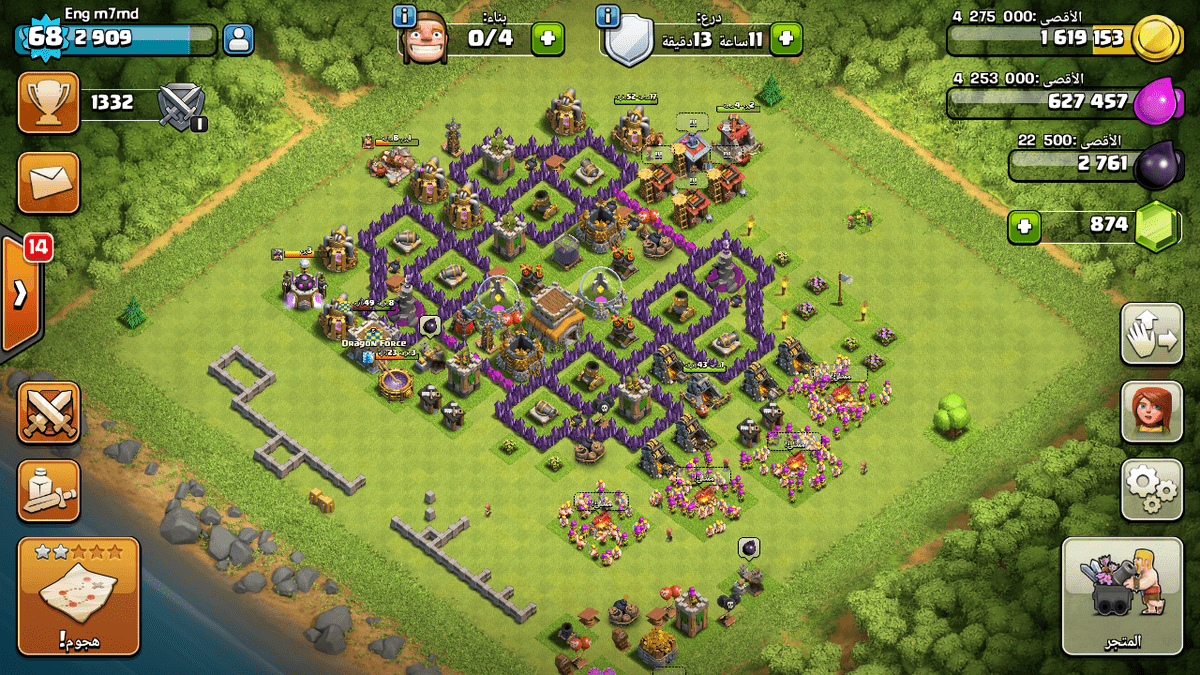Image resolution: width=1200 pixels, height=675 pixels.
Task: Tap the pink elixir drop icon
Action: pos(1157,101)
